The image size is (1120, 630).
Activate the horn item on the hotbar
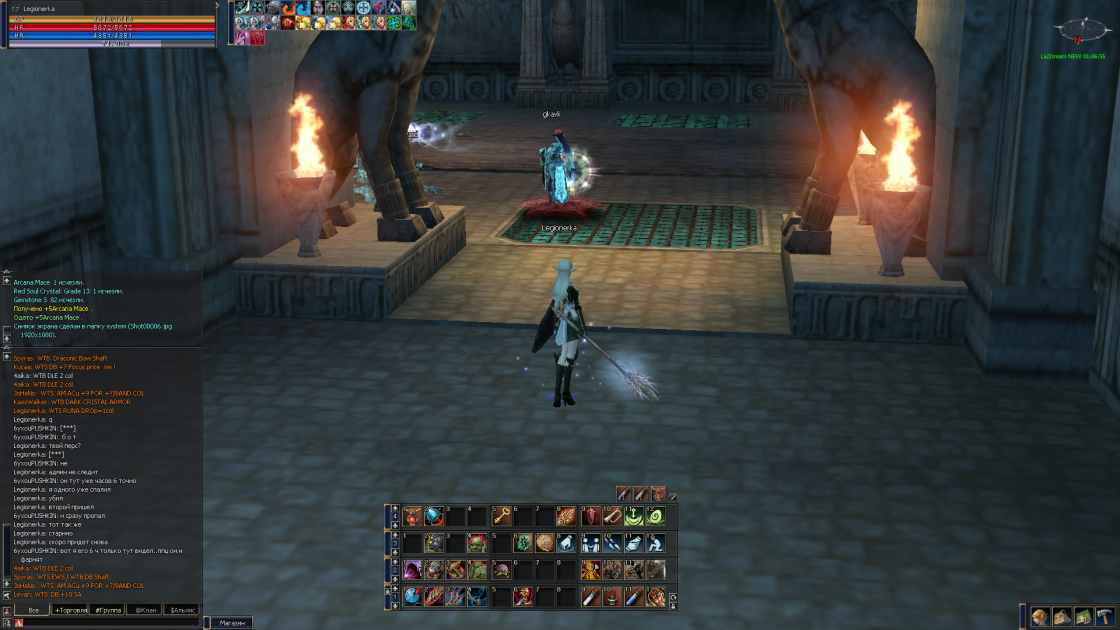[611, 516]
